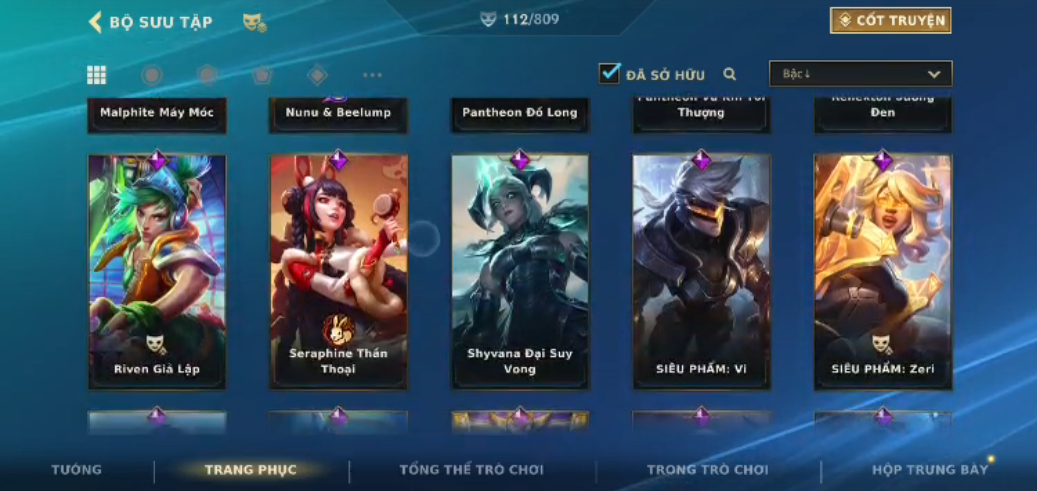1037x491 pixels.
Task: Open the three-dots more filters
Action: click(x=372, y=75)
